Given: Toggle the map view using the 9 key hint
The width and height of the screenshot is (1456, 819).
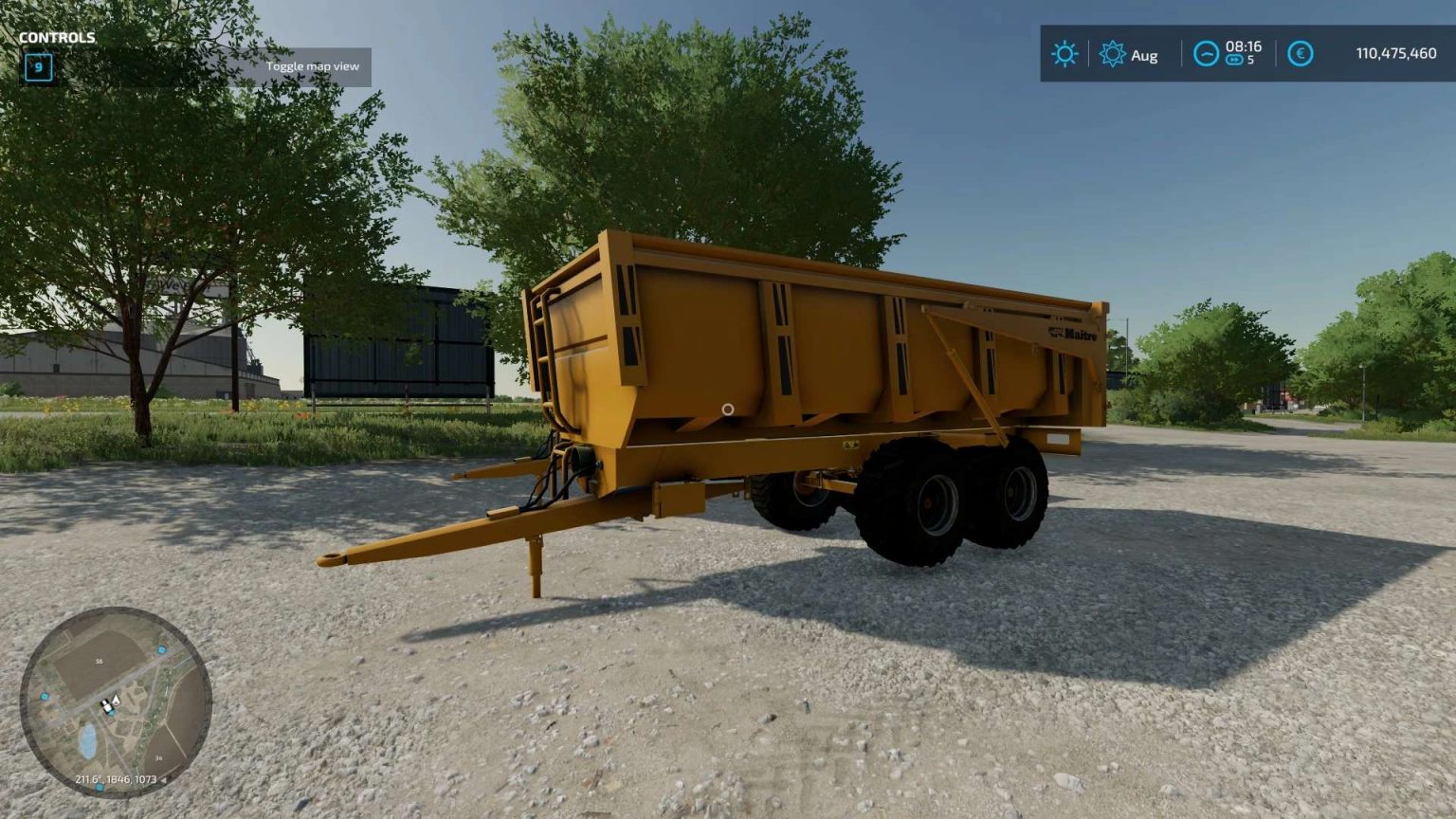Looking at the screenshot, I should pyautogui.click(x=38, y=67).
